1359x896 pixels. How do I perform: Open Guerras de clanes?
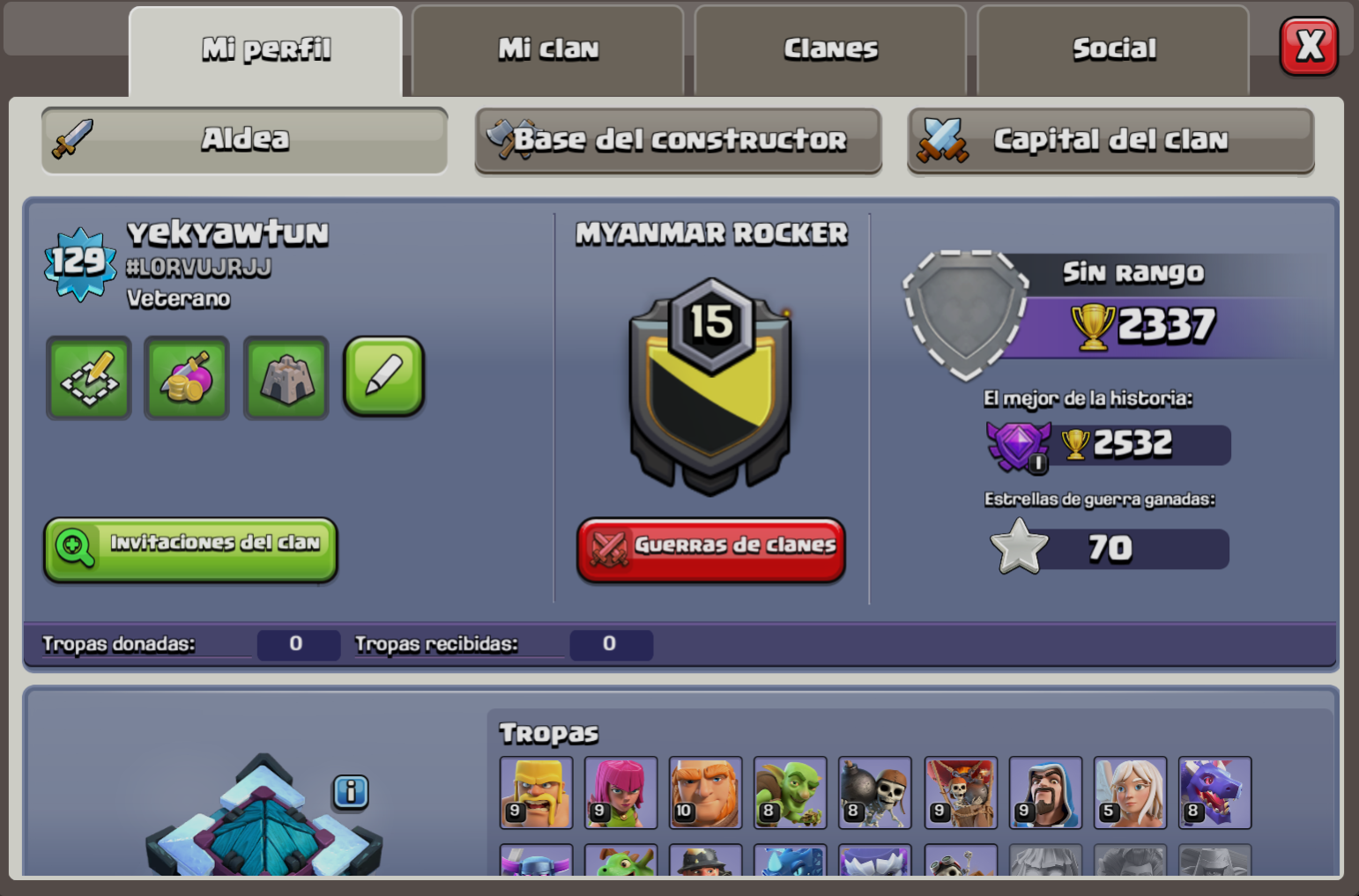[x=710, y=548]
